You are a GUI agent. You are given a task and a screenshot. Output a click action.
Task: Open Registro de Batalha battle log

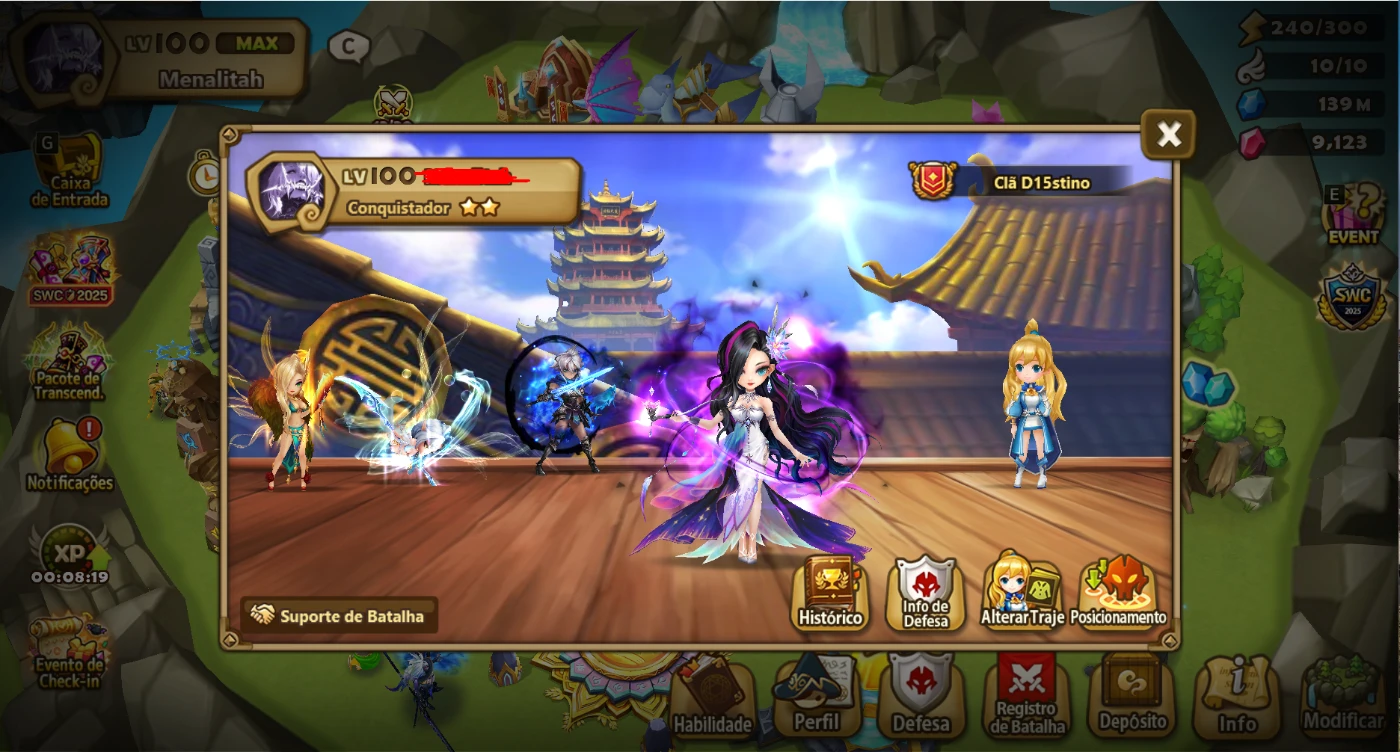click(x=1028, y=700)
